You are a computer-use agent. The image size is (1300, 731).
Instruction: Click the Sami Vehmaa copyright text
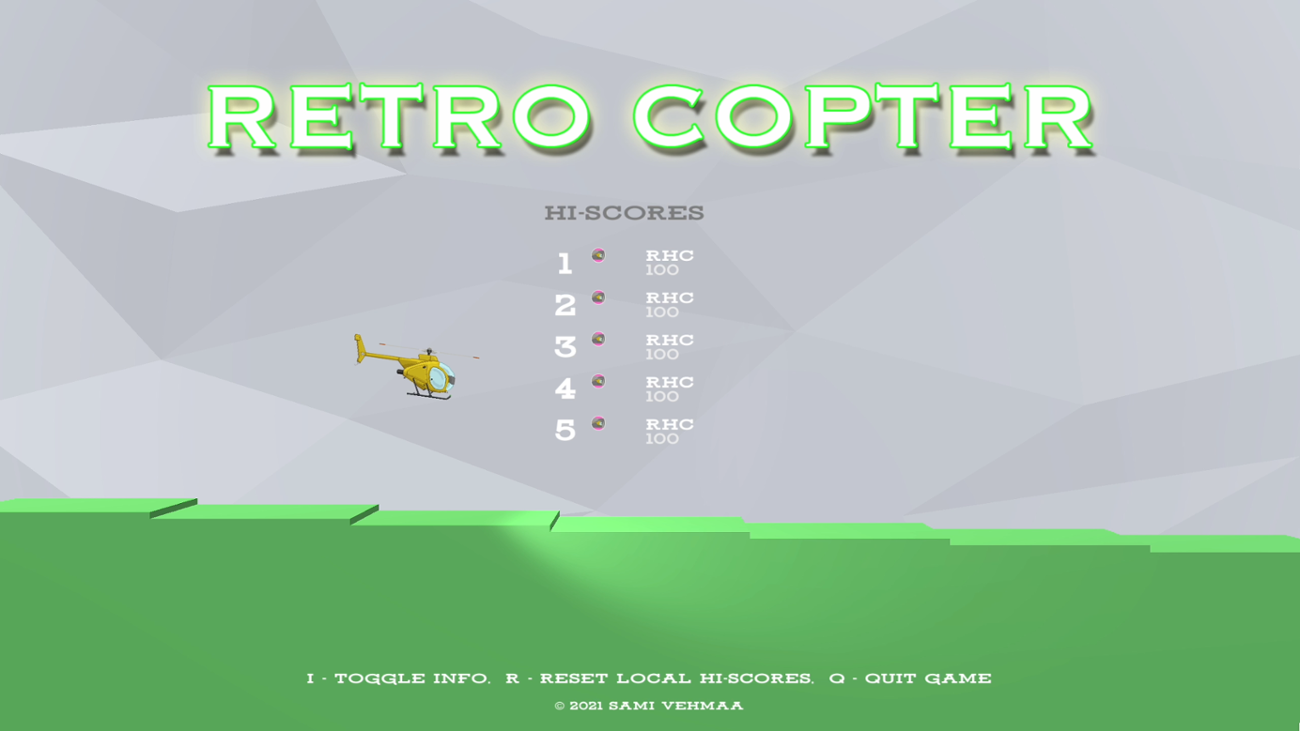650,705
